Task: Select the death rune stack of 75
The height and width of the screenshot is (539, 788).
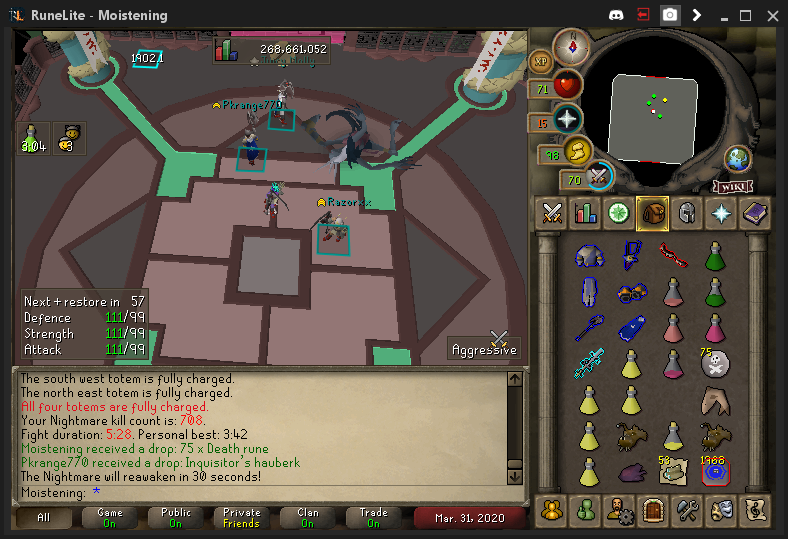Action: tap(715, 364)
